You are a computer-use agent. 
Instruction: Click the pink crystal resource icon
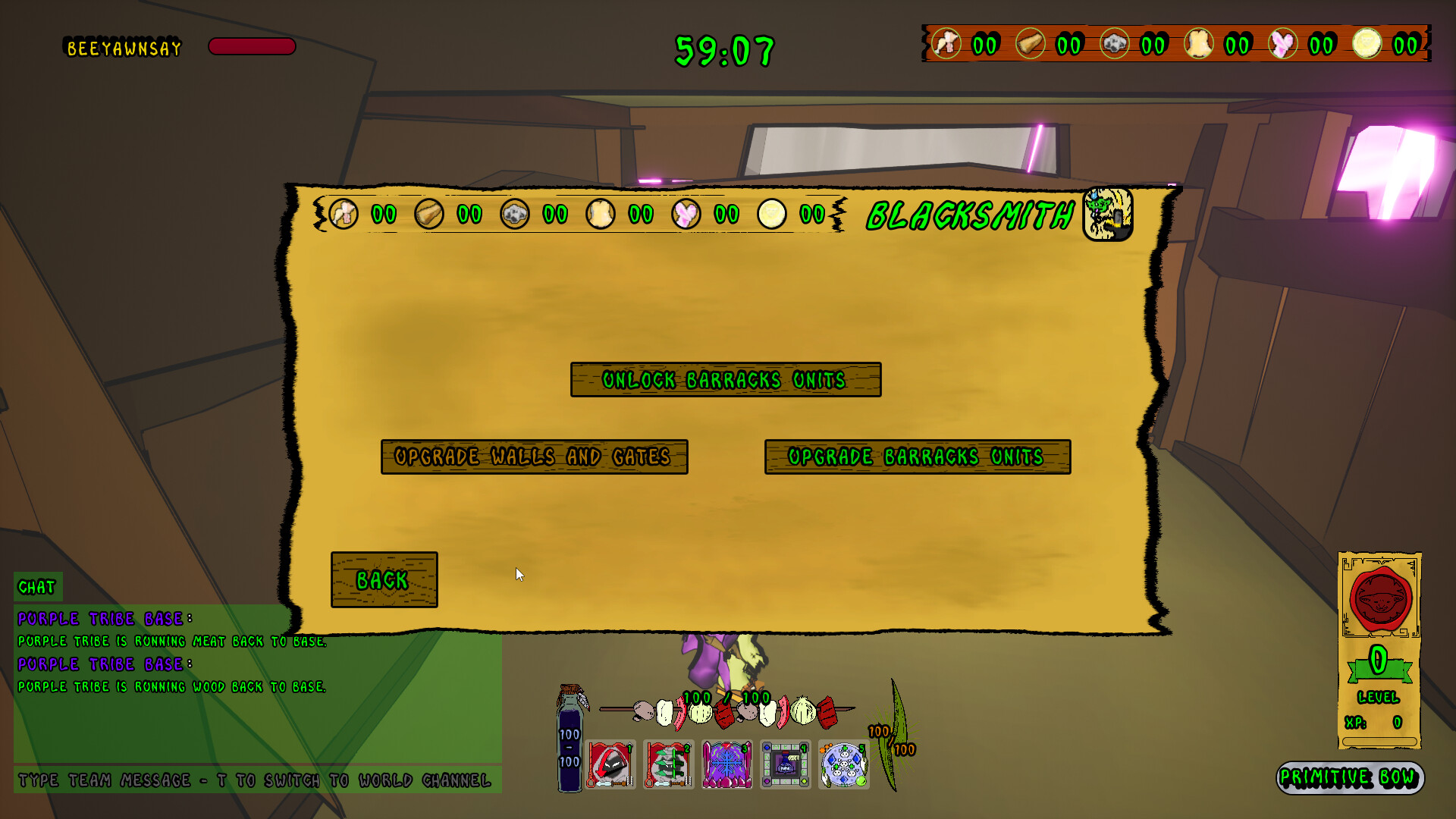pos(1282,45)
